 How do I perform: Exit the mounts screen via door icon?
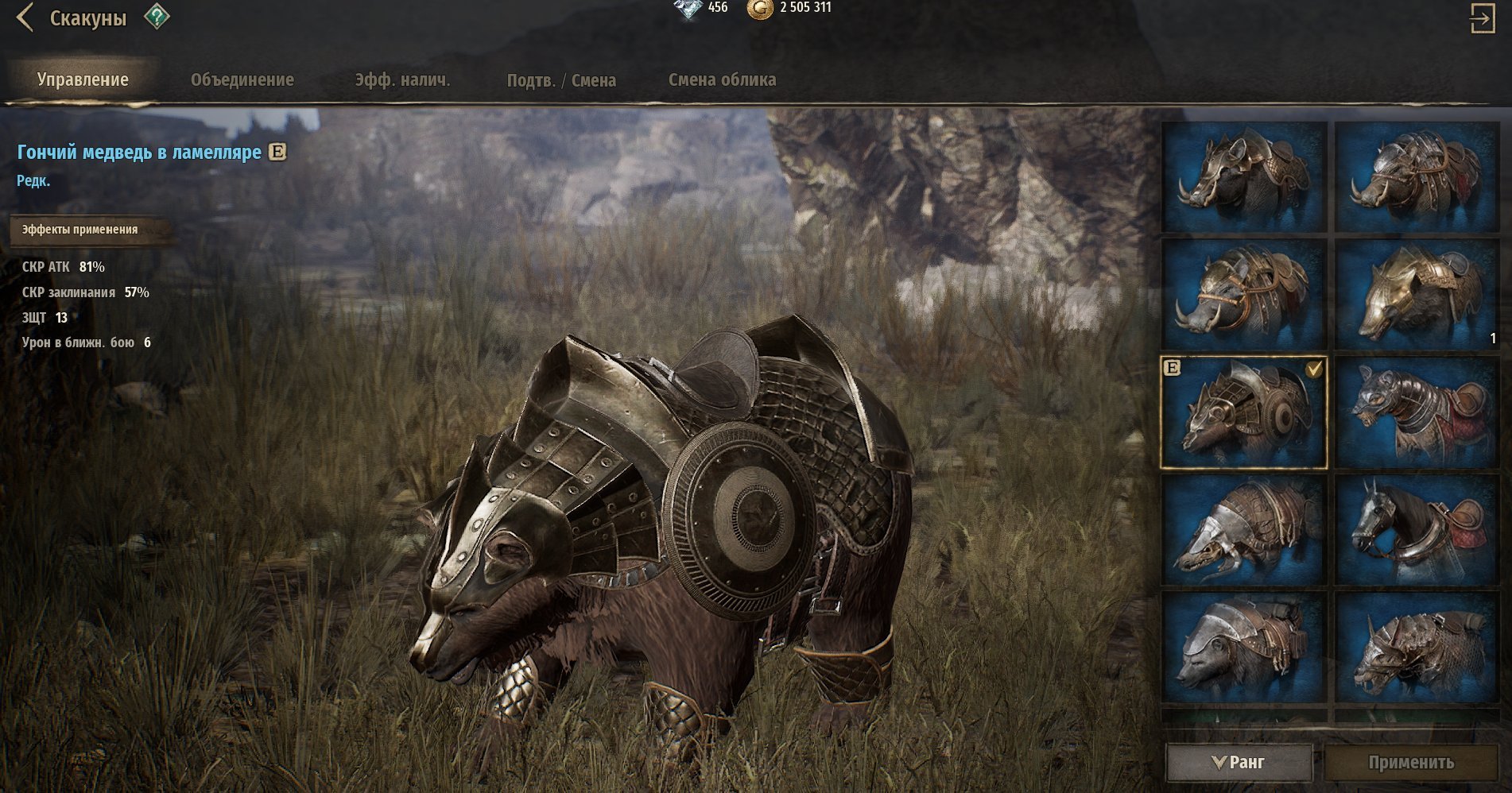click(x=1482, y=18)
